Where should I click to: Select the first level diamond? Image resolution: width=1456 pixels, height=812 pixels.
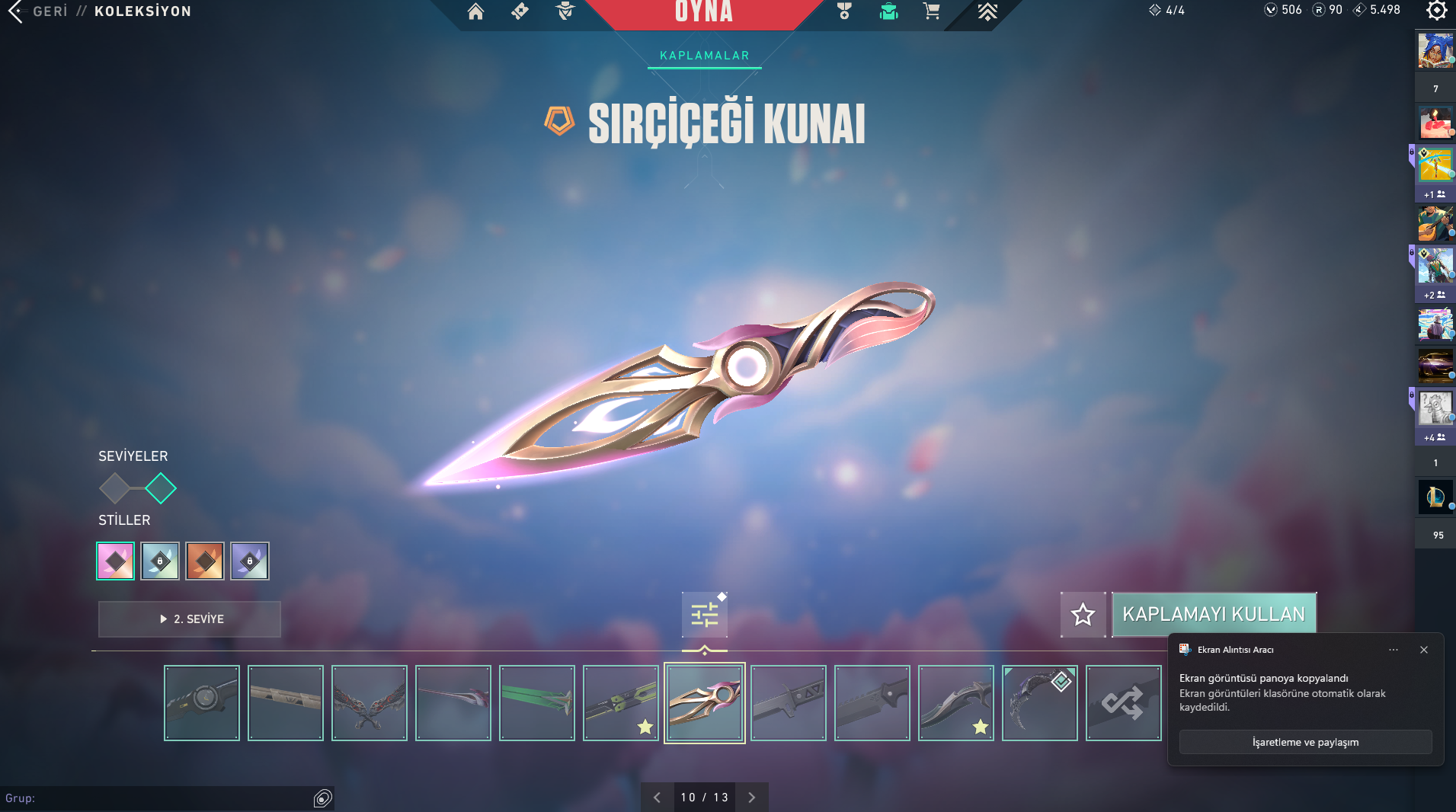click(x=114, y=488)
